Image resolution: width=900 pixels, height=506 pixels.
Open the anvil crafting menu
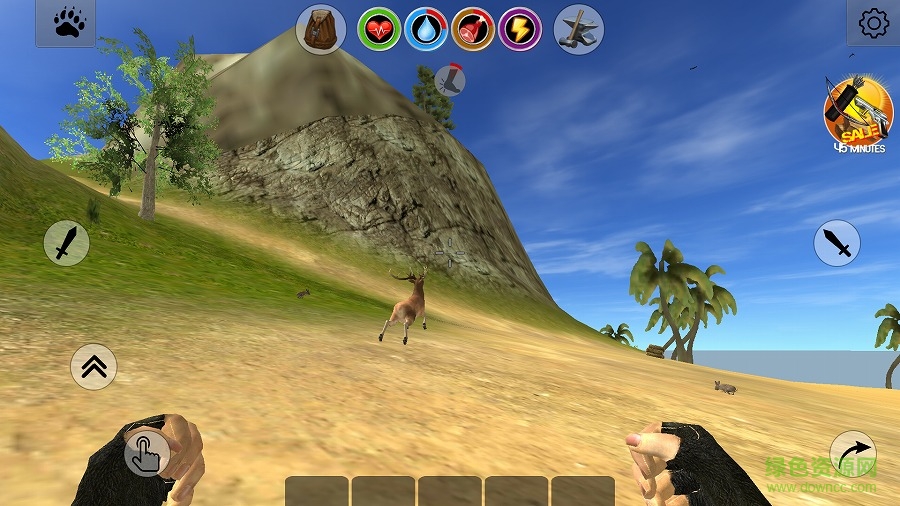(x=578, y=29)
